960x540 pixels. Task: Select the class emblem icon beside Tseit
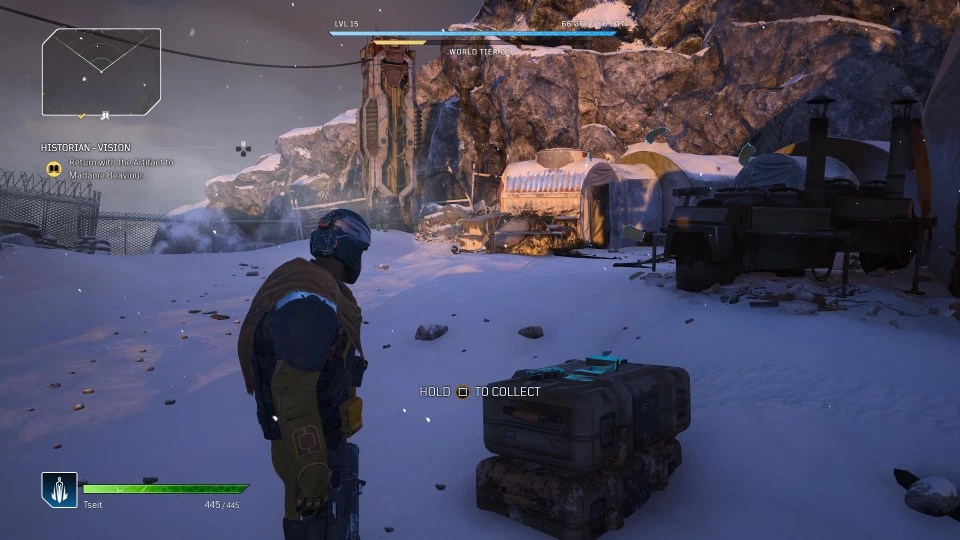click(59, 489)
